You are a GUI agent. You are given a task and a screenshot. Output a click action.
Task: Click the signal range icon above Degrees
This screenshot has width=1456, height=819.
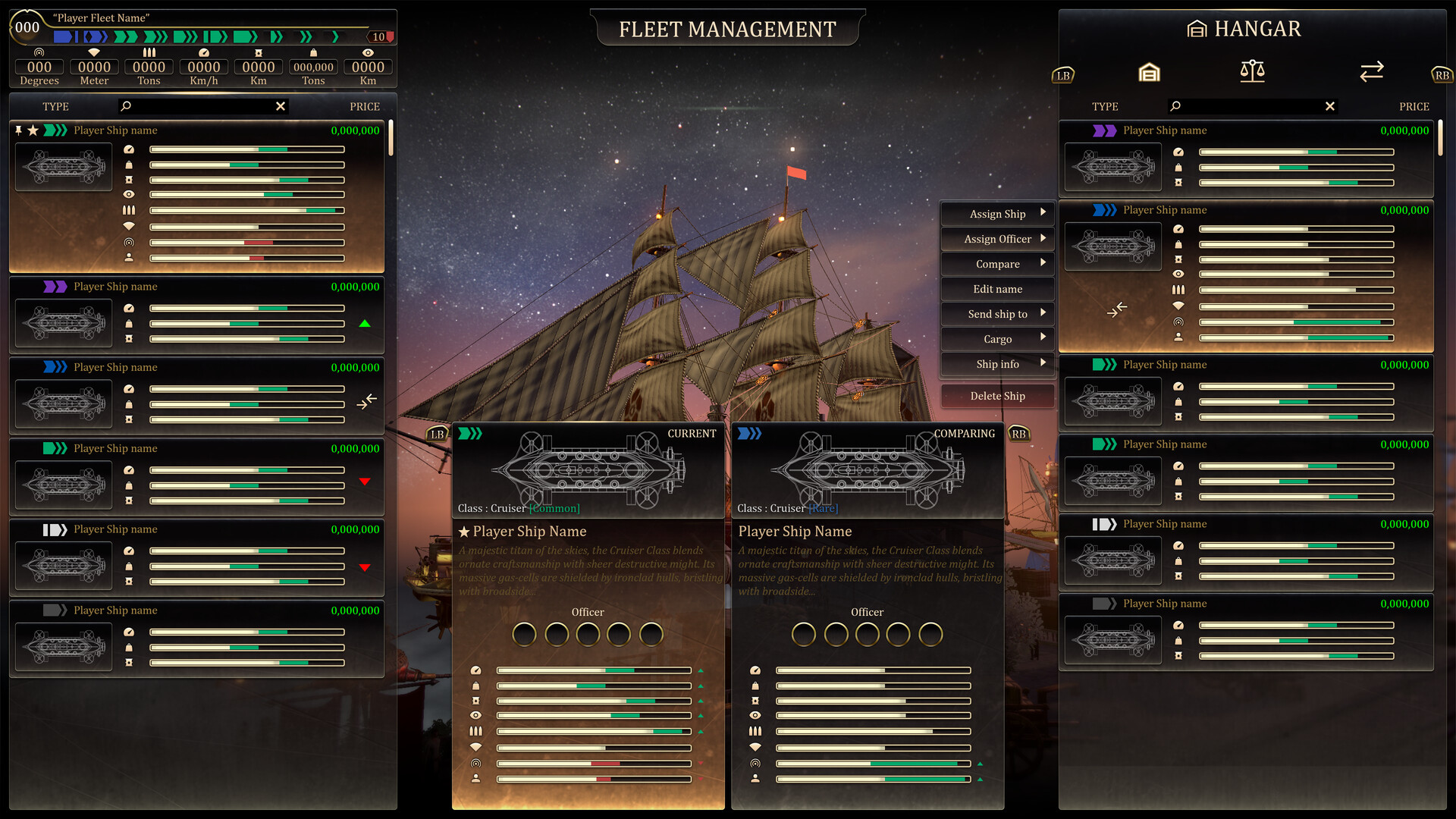point(39,53)
